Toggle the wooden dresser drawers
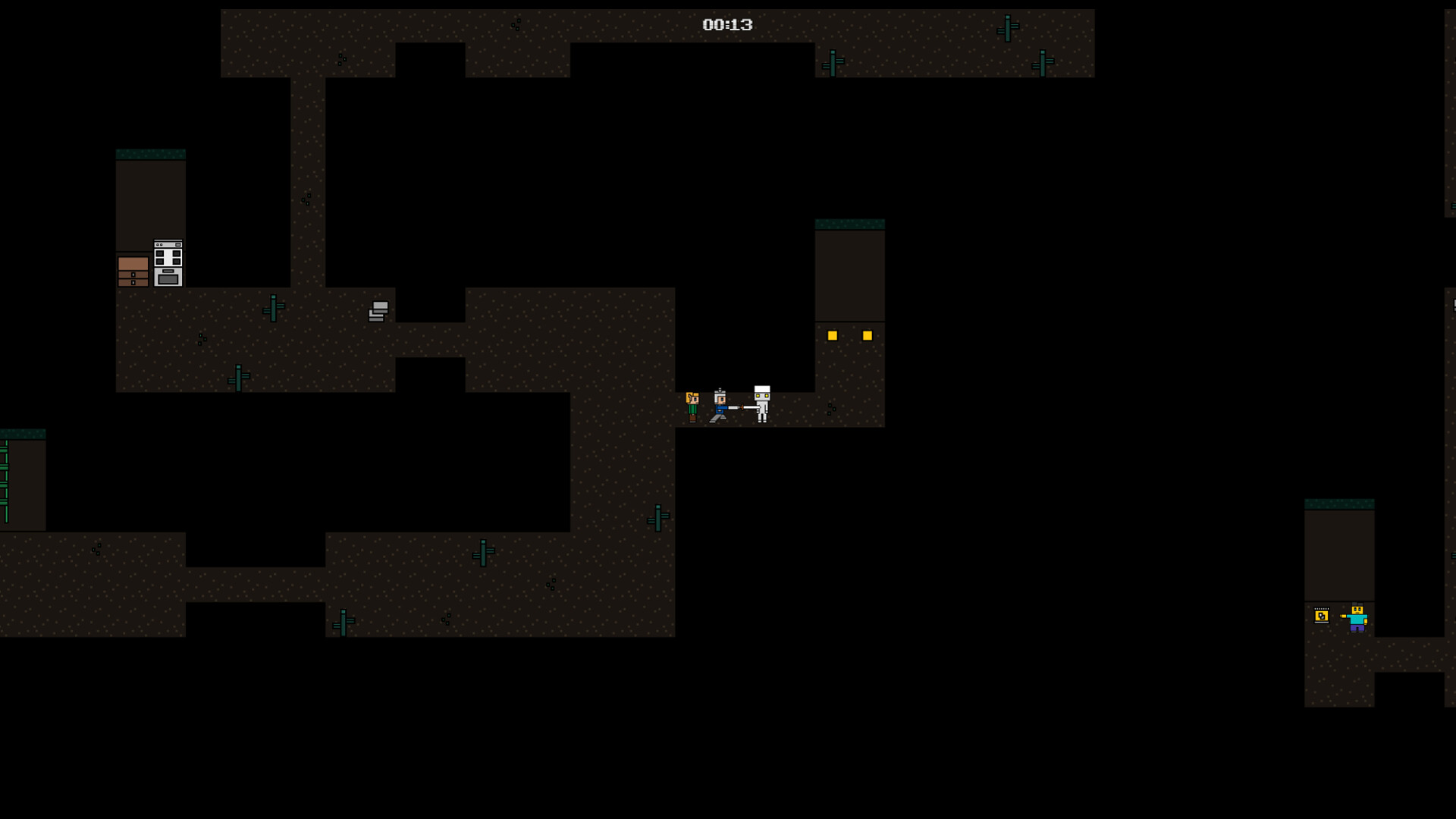 coord(133,271)
